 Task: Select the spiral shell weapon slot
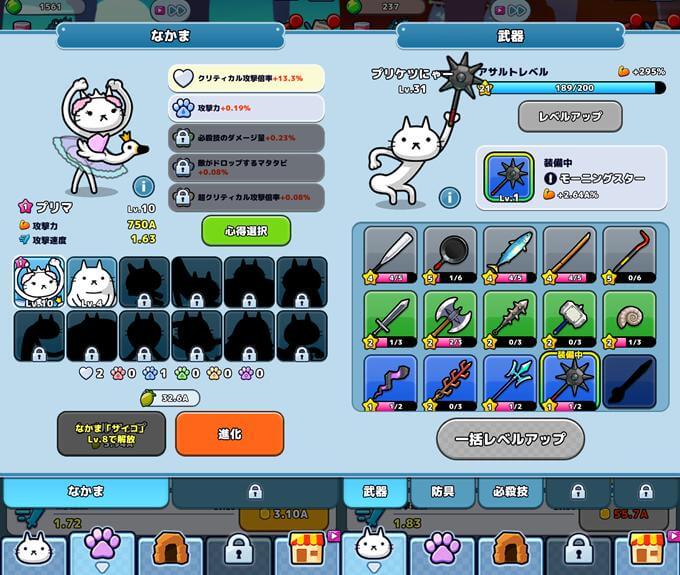pyautogui.click(x=629, y=318)
